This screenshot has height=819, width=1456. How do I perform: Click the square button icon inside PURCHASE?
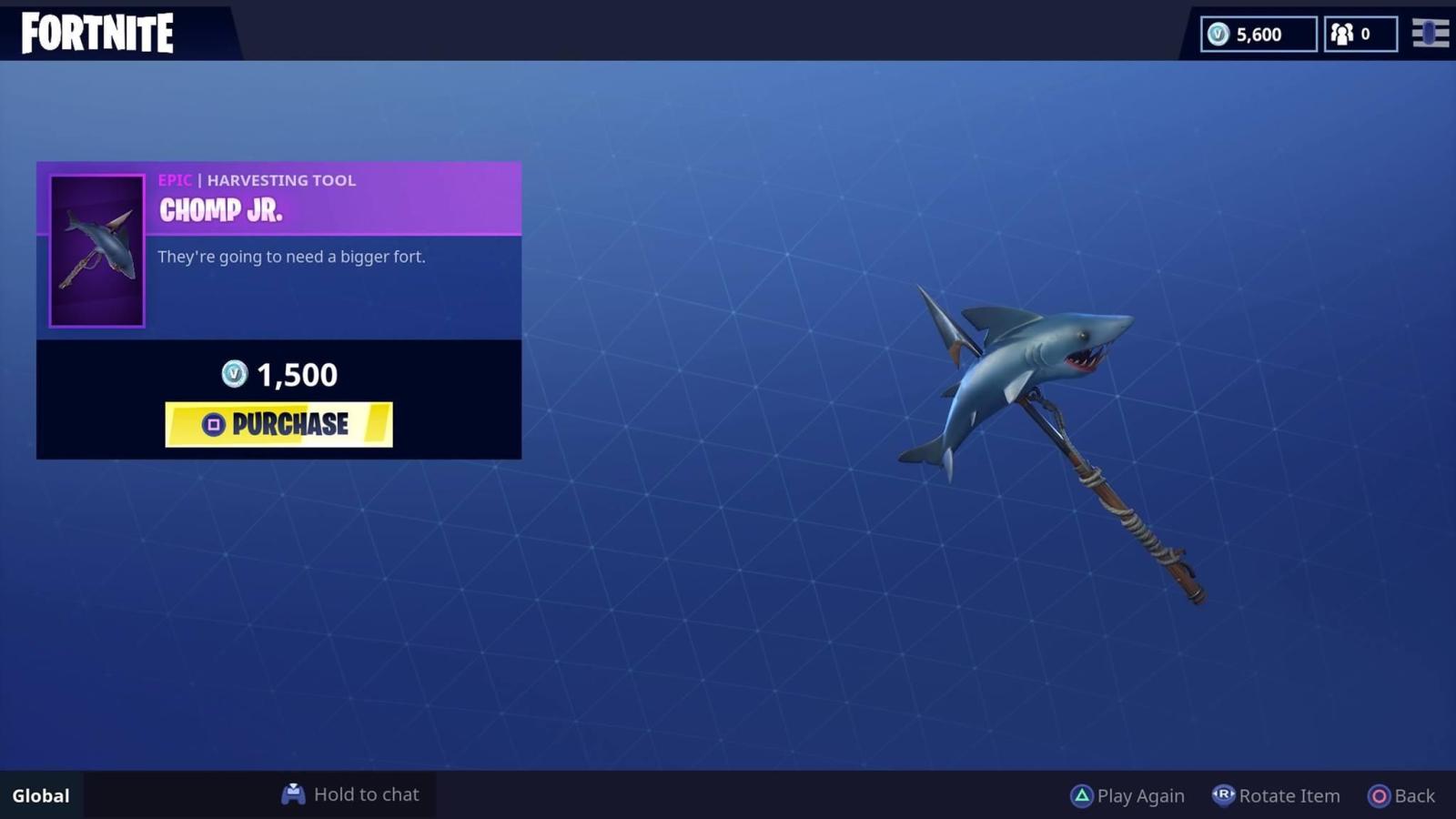click(213, 424)
